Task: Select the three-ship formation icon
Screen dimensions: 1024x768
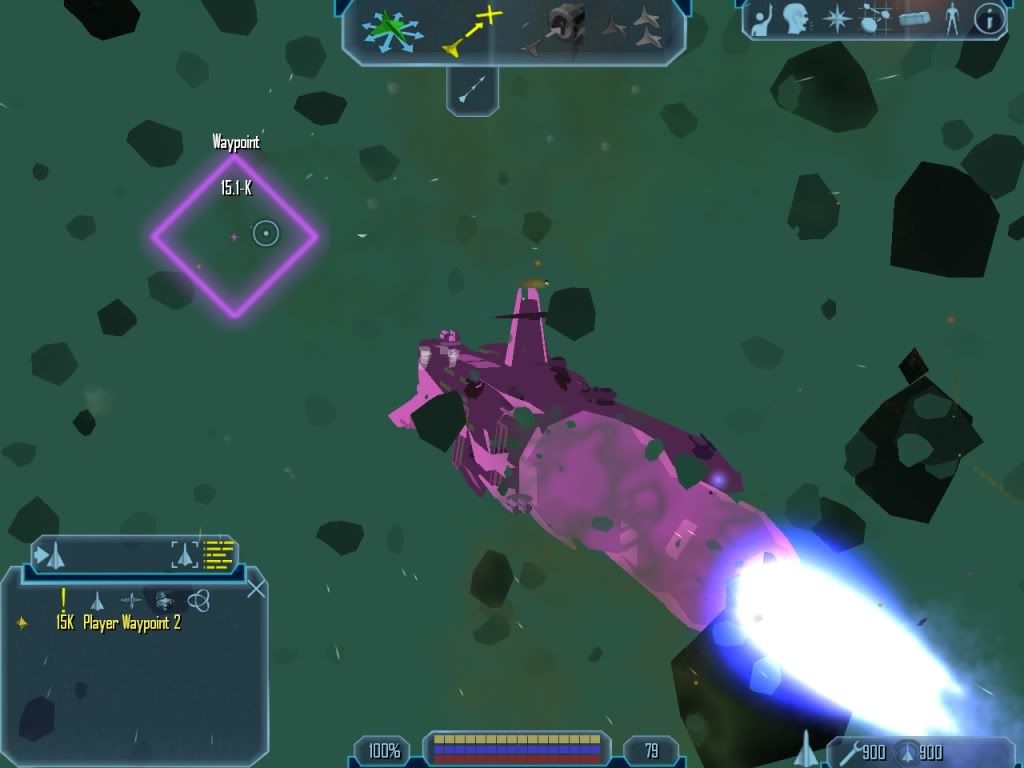Action: (x=632, y=28)
